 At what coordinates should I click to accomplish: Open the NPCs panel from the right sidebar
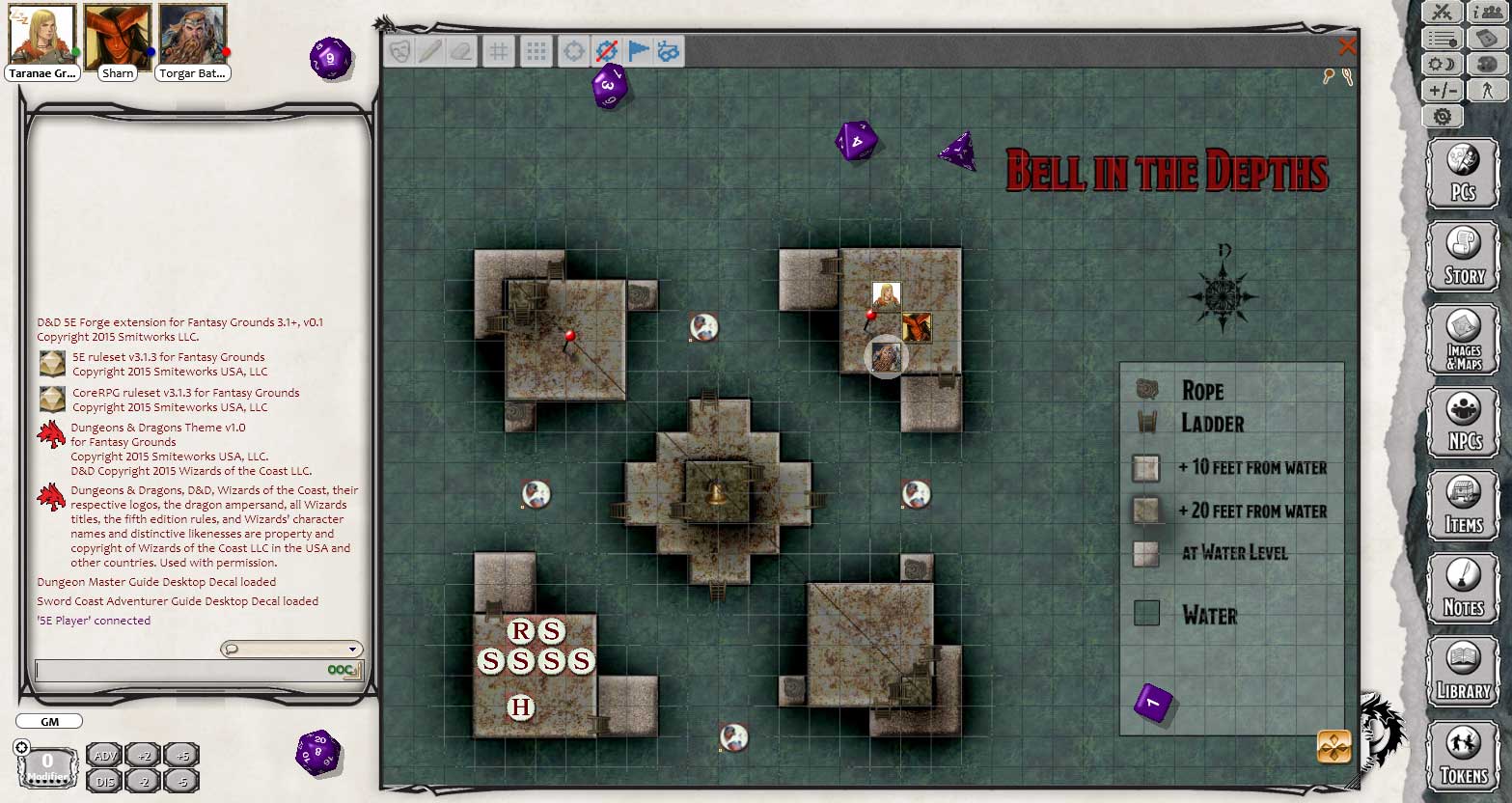[x=1462, y=423]
